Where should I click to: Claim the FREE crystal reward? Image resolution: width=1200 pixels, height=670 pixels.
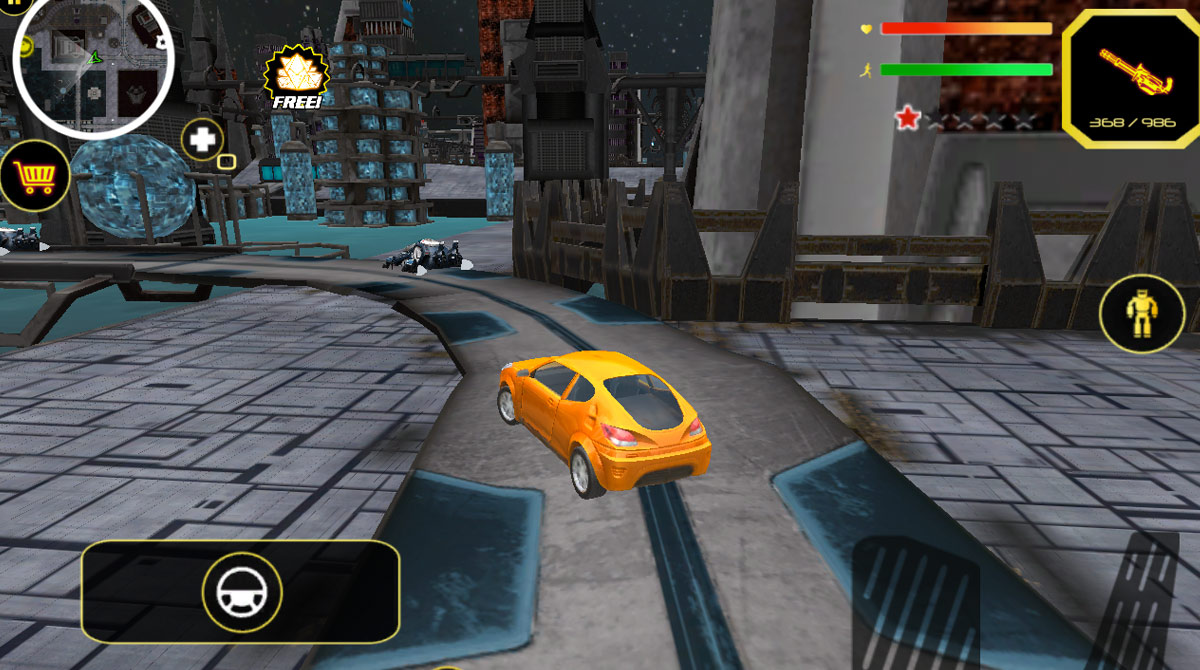[295, 78]
